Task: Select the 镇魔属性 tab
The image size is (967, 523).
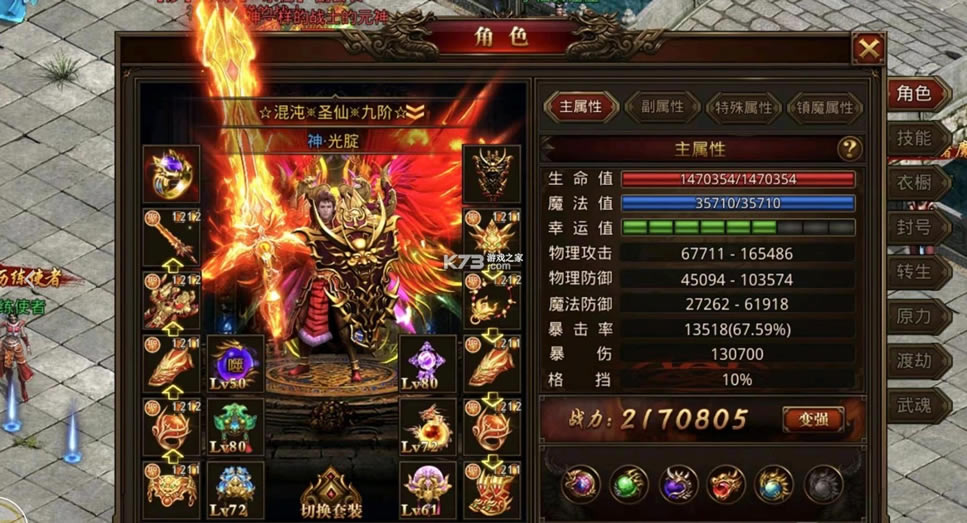Action: [x=825, y=107]
